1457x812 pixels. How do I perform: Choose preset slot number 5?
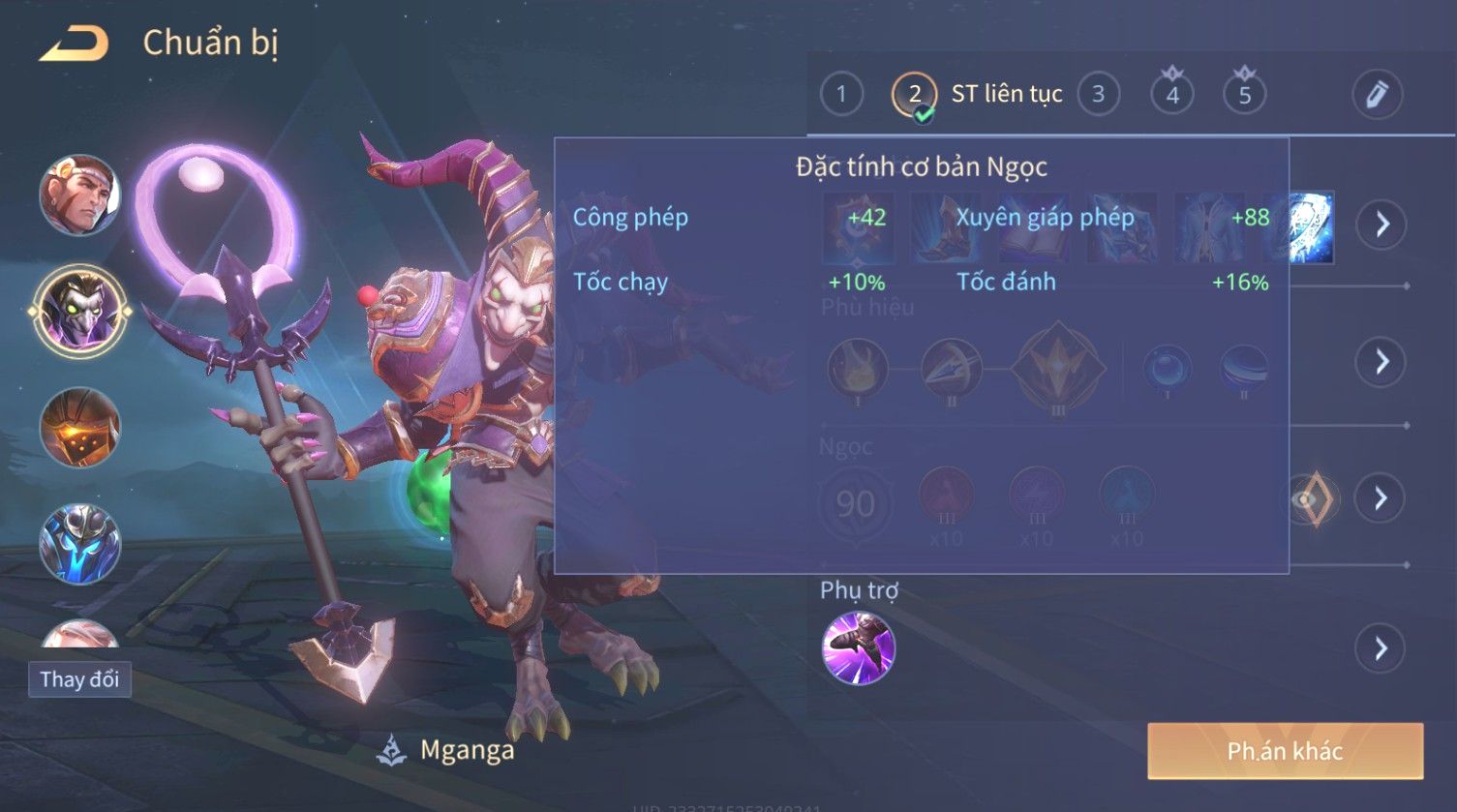tap(1245, 95)
